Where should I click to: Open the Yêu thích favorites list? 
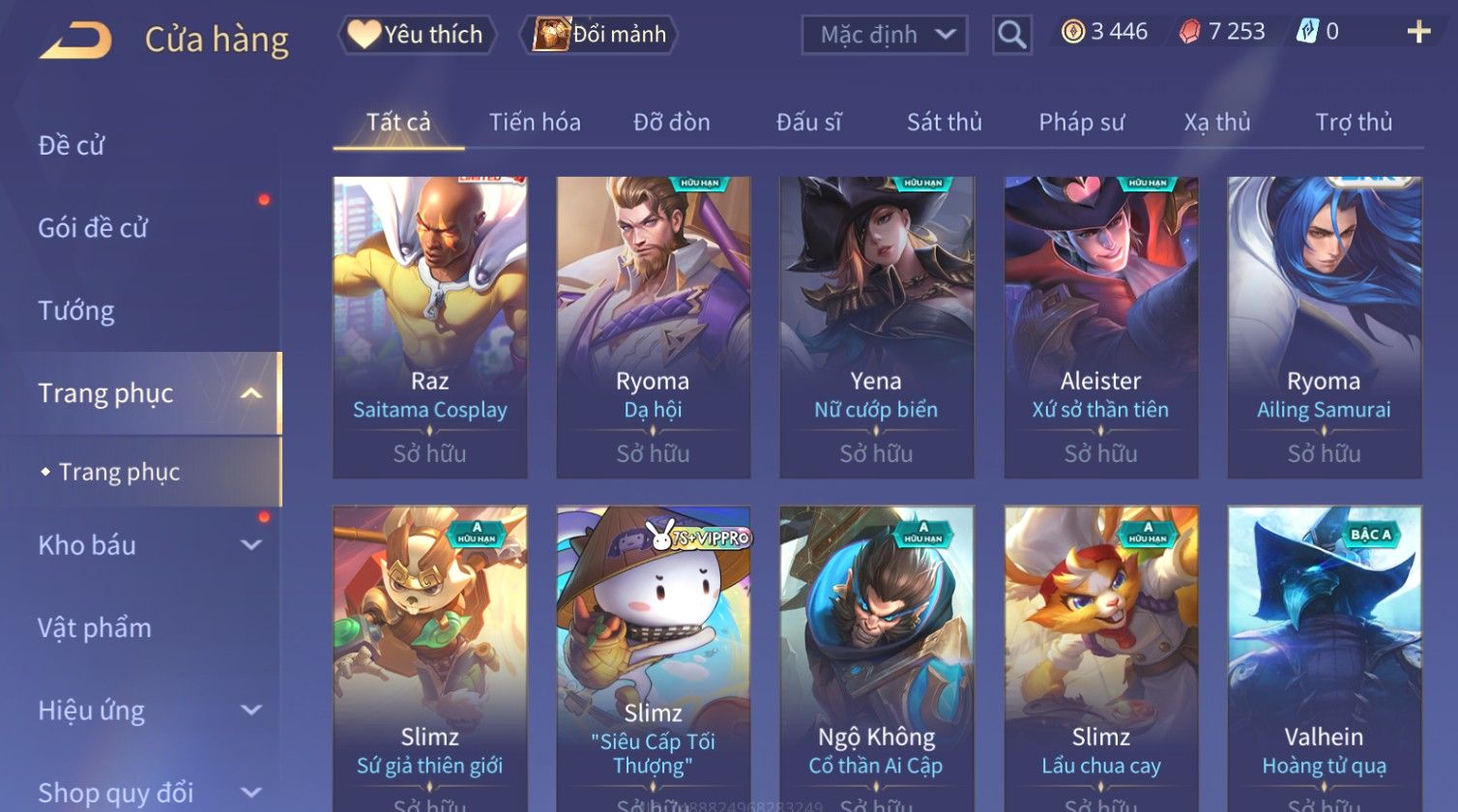pos(417,35)
